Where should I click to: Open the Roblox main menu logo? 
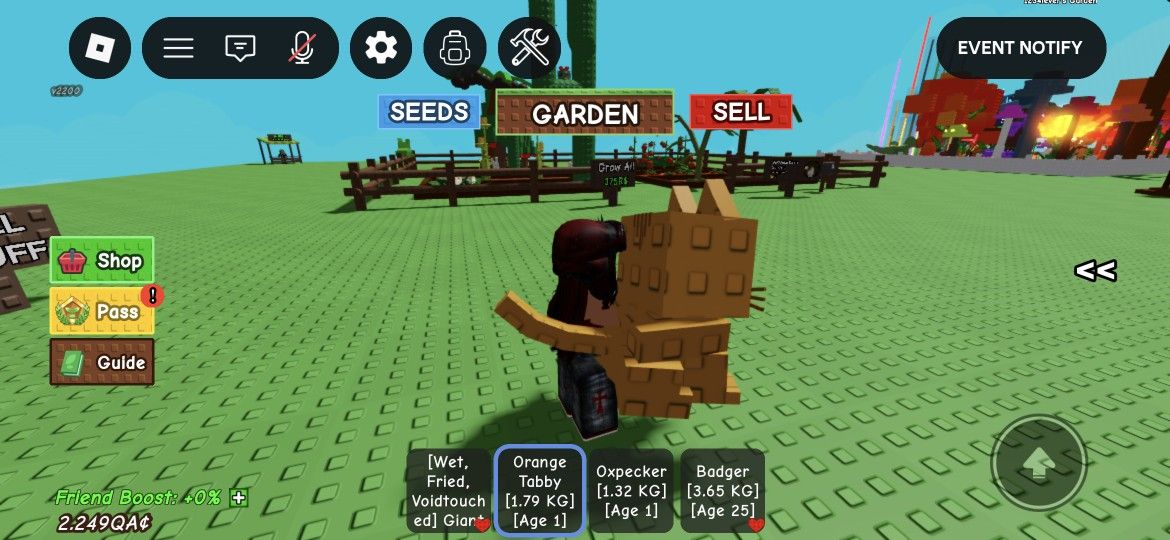point(100,48)
